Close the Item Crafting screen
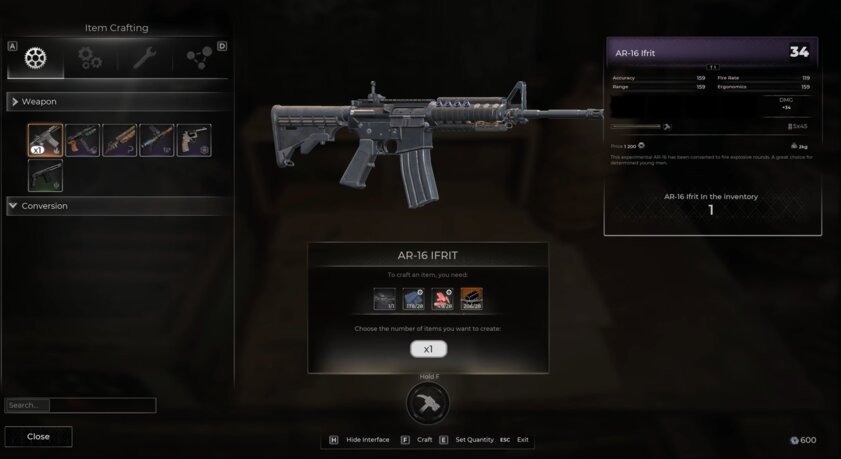Screen dimensions: 841x459 pyautogui.click(x=38, y=436)
